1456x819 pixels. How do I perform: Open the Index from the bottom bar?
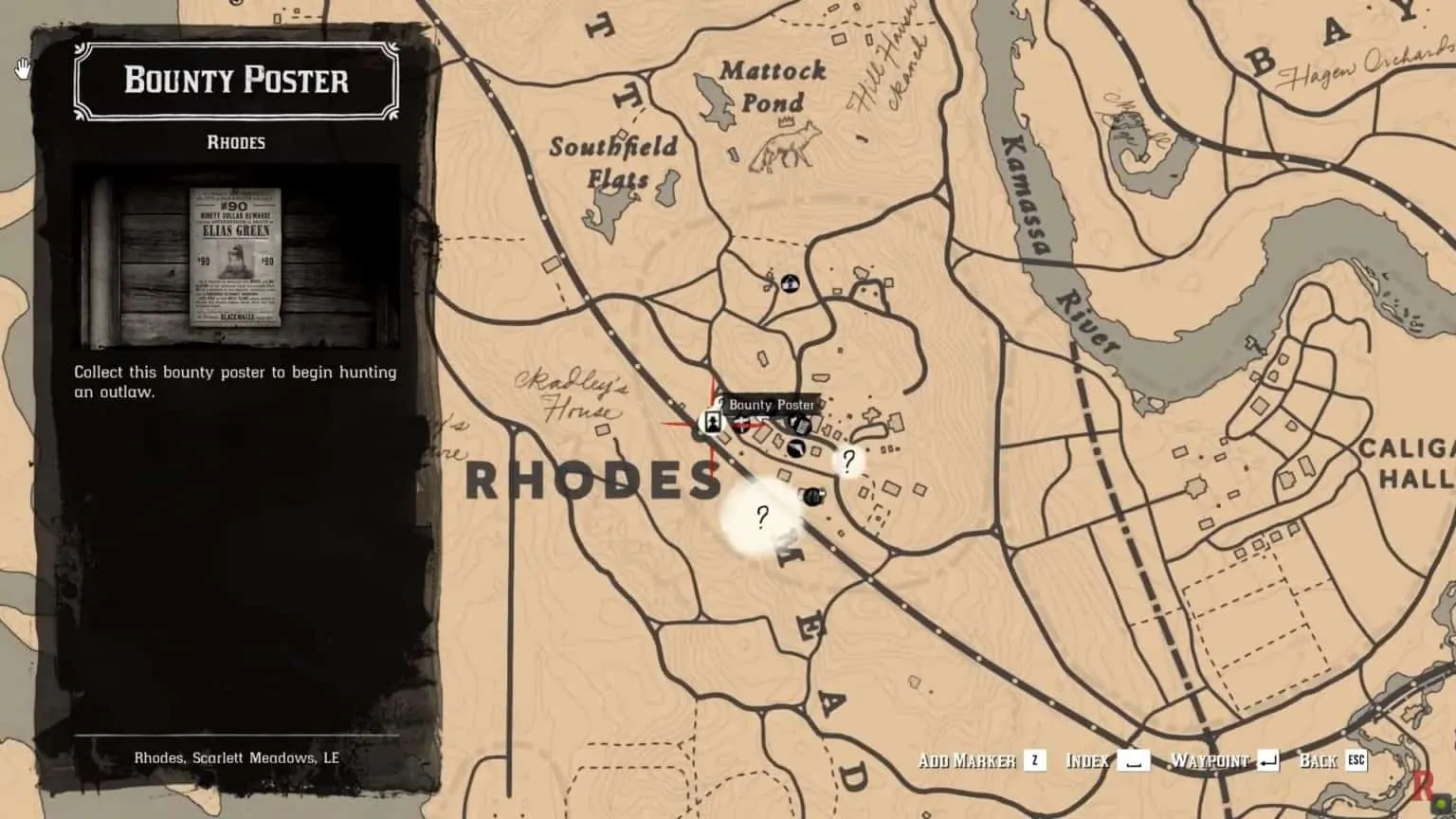(x=1088, y=759)
